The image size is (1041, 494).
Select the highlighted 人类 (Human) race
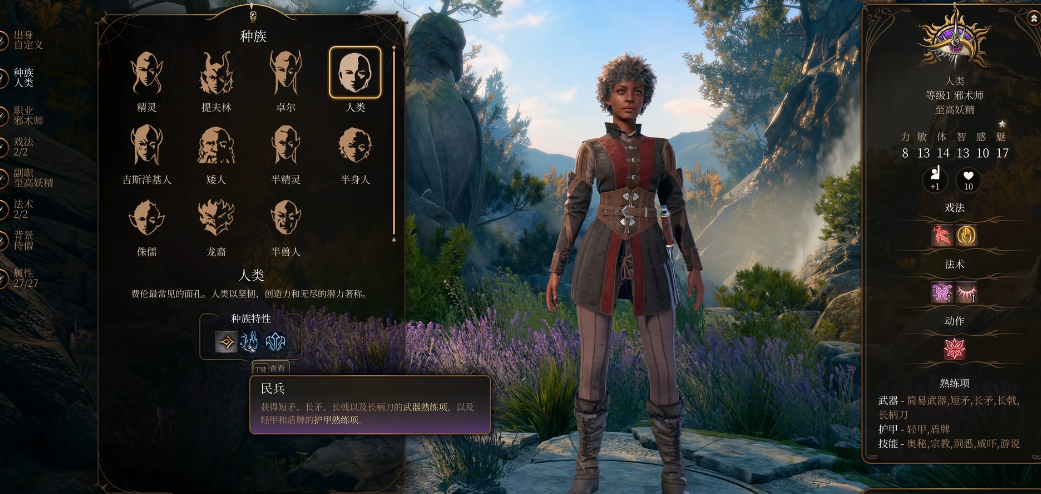pos(355,73)
